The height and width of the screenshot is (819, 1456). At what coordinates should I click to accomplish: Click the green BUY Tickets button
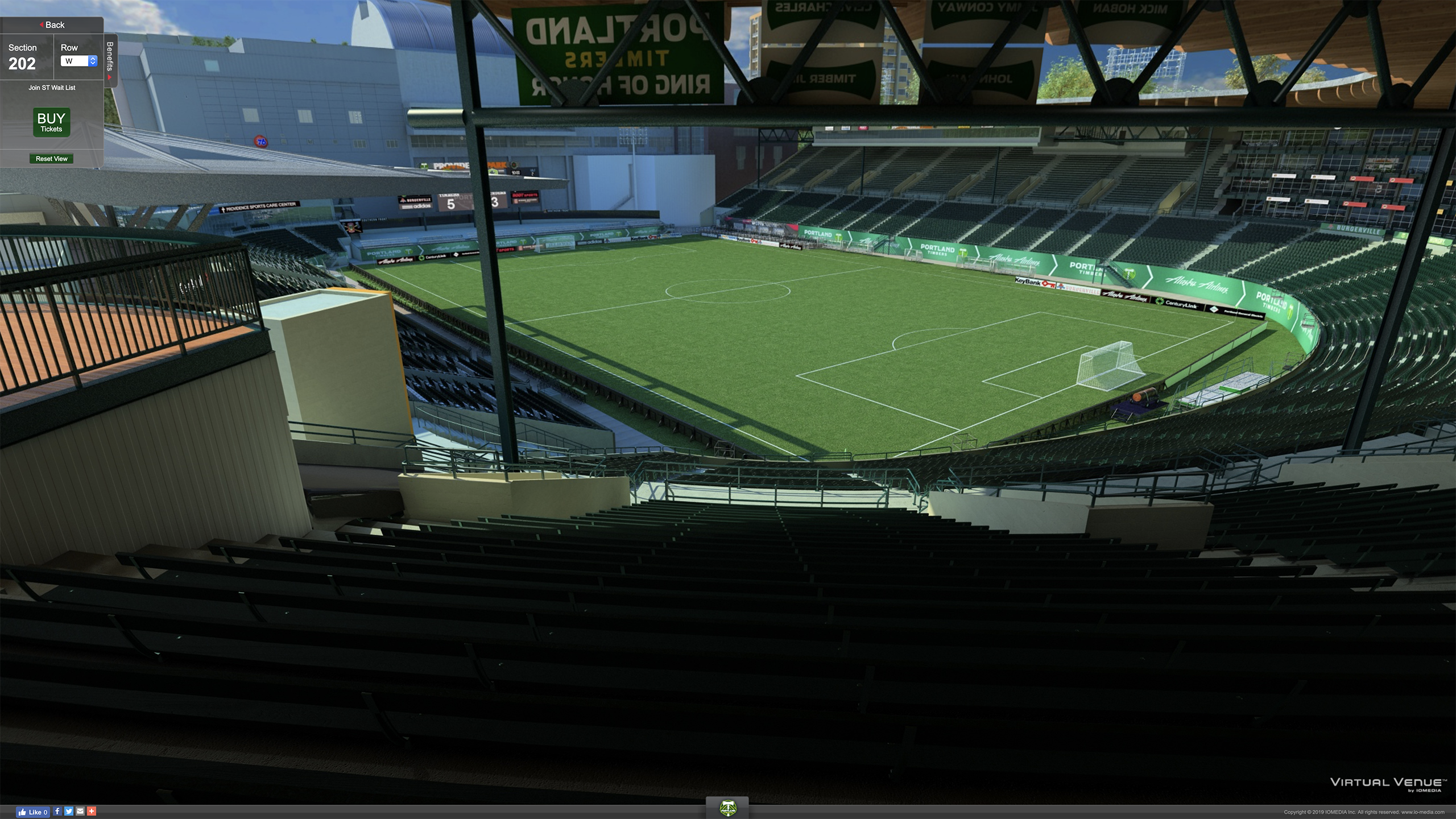tap(51, 122)
